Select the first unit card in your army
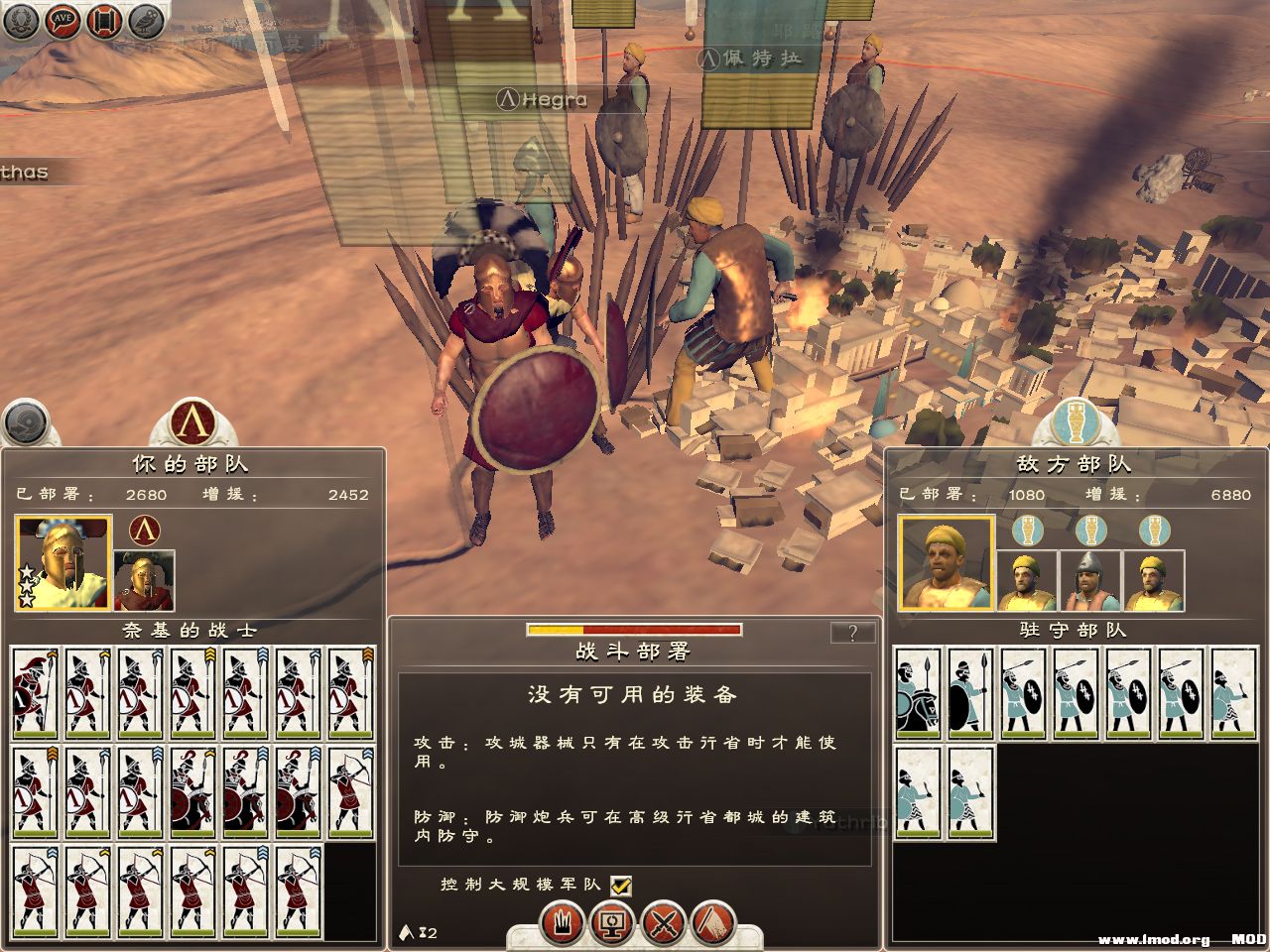Viewport: 1270px width, 952px height. [36, 694]
